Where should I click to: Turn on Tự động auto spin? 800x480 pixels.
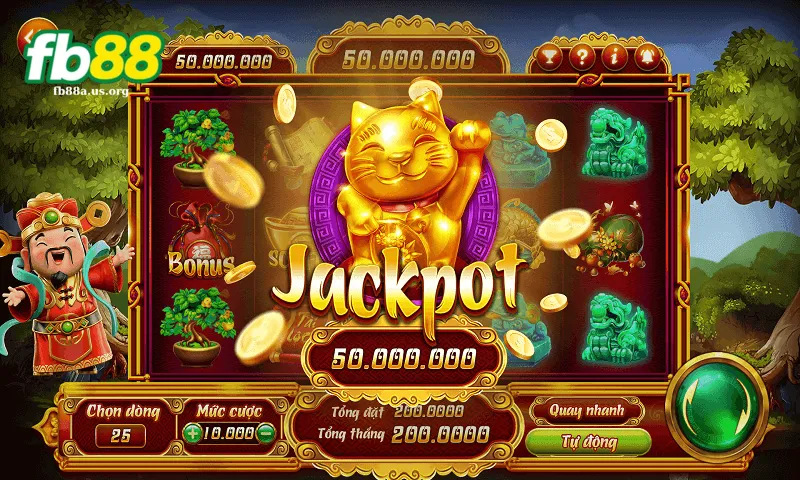588,441
